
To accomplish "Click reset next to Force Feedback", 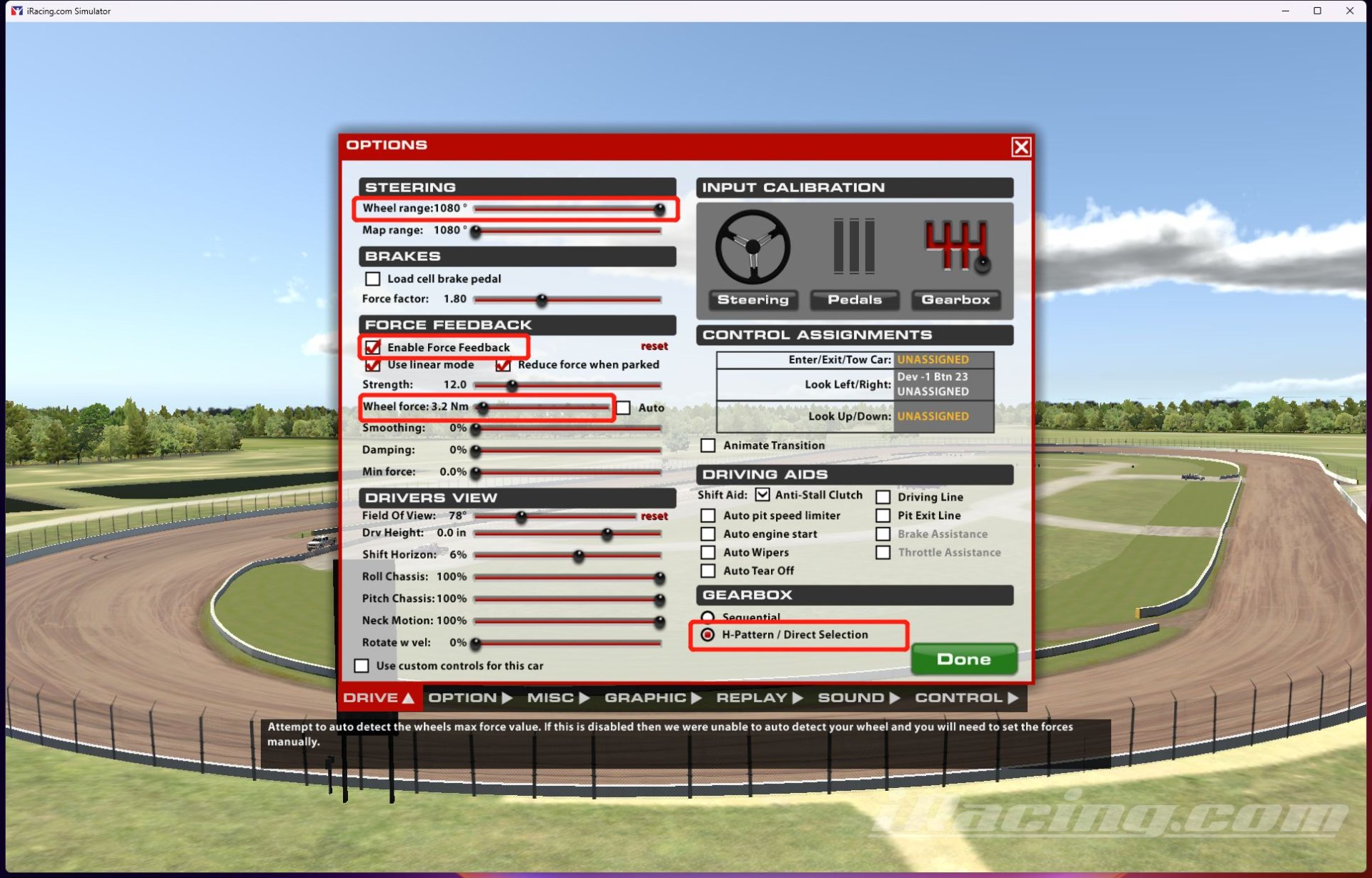I will pyautogui.click(x=655, y=345).
